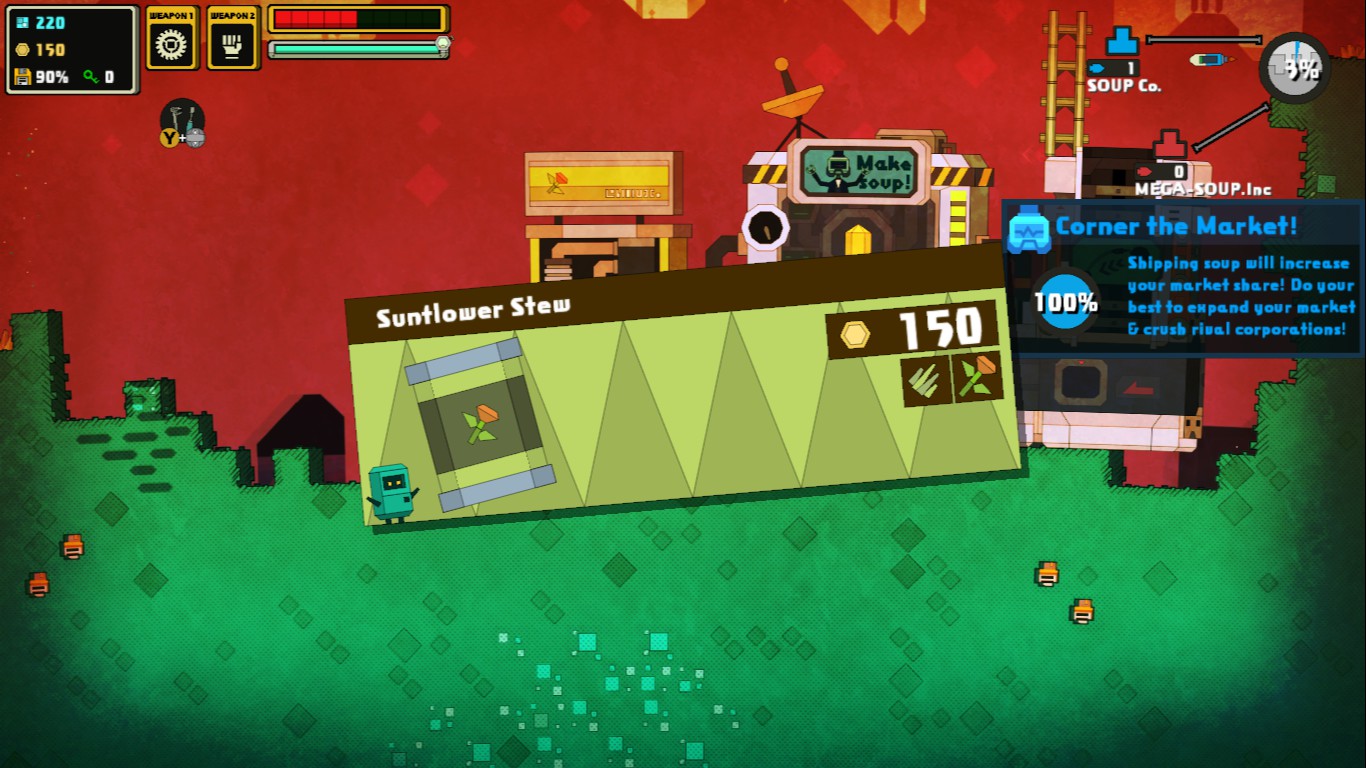Select the claw-mark ingredient icon on the banner
The height and width of the screenshot is (768, 1366).
(x=925, y=381)
